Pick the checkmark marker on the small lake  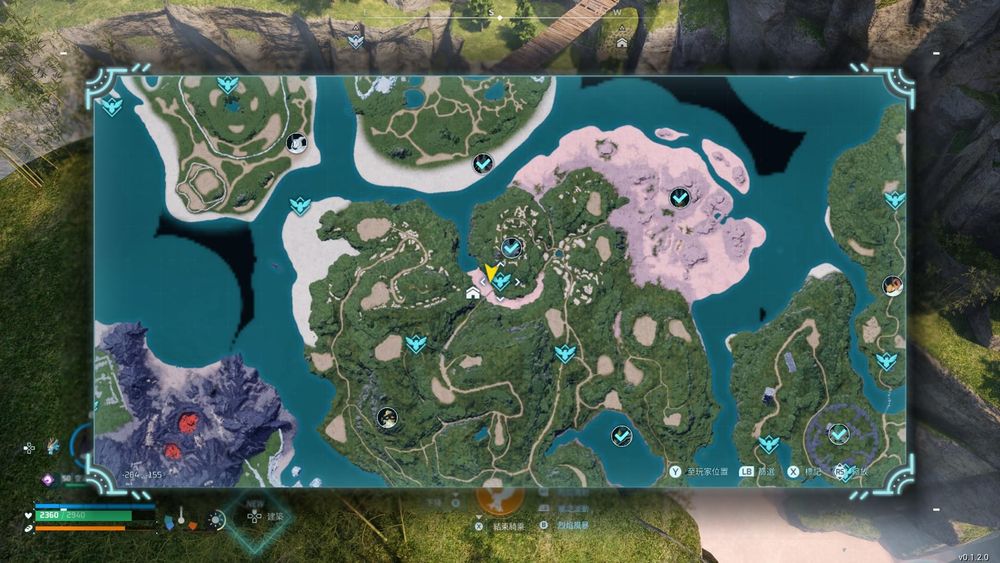pyautogui.click(x=621, y=435)
